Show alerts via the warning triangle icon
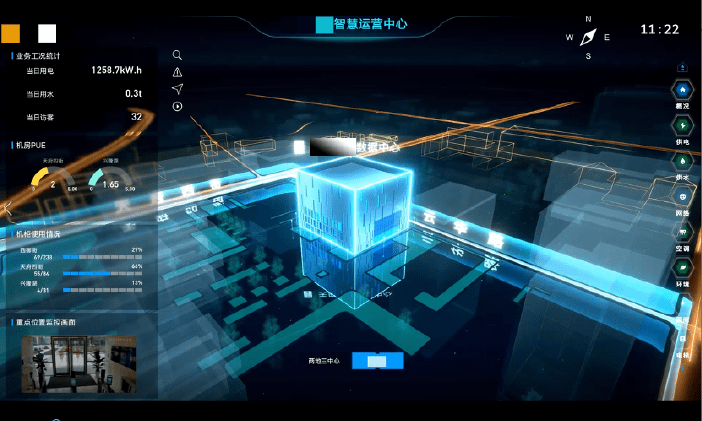The width and height of the screenshot is (702, 421). tap(177, 72)
